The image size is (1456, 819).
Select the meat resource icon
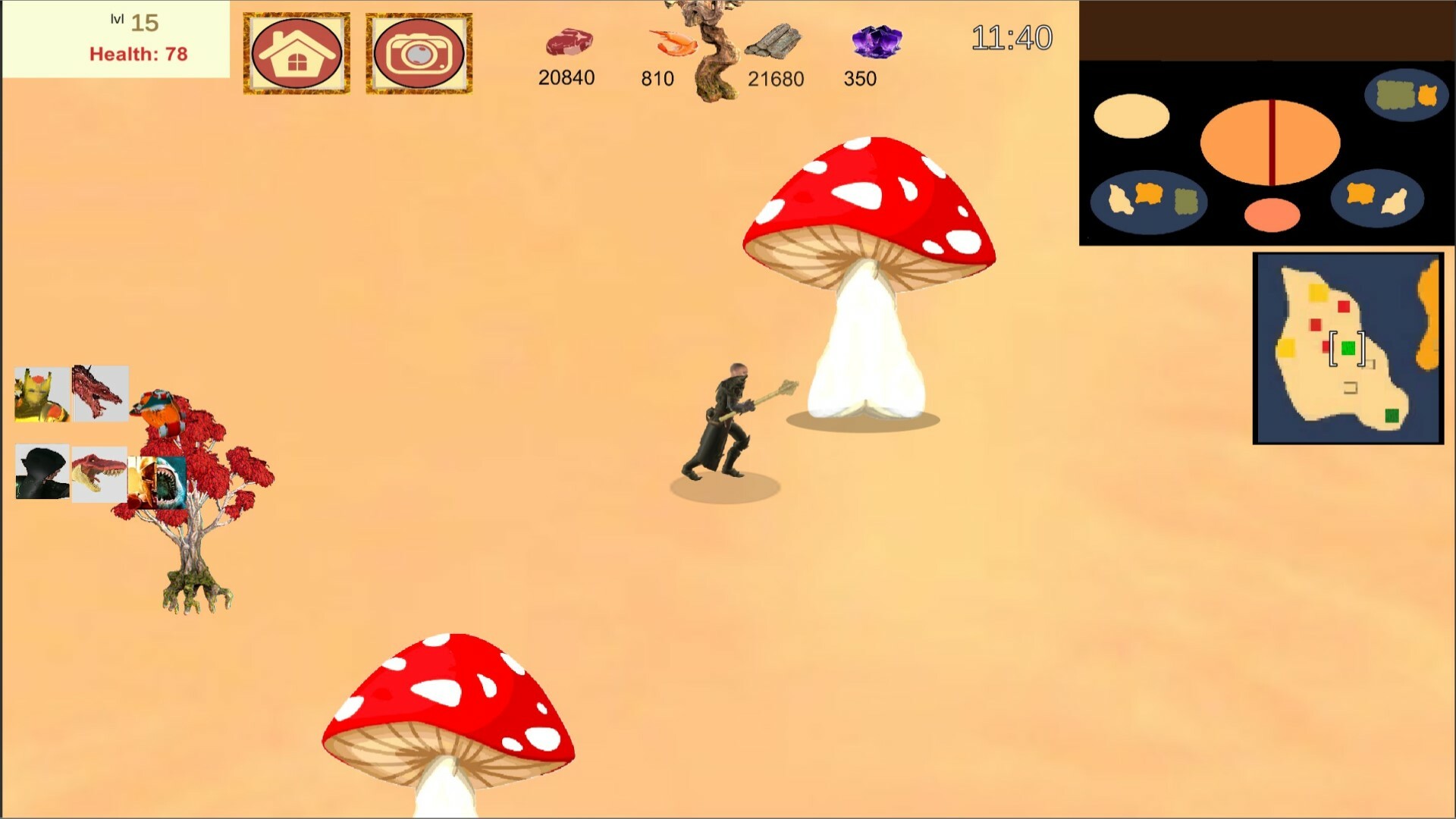(x=569, y=42)
